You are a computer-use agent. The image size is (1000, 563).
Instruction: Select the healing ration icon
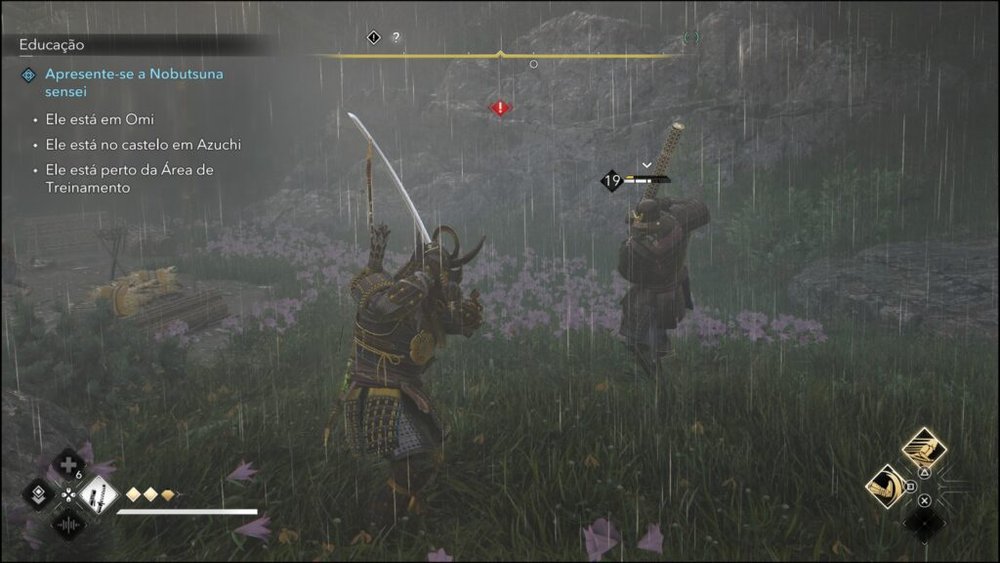(x=68, y=465)
